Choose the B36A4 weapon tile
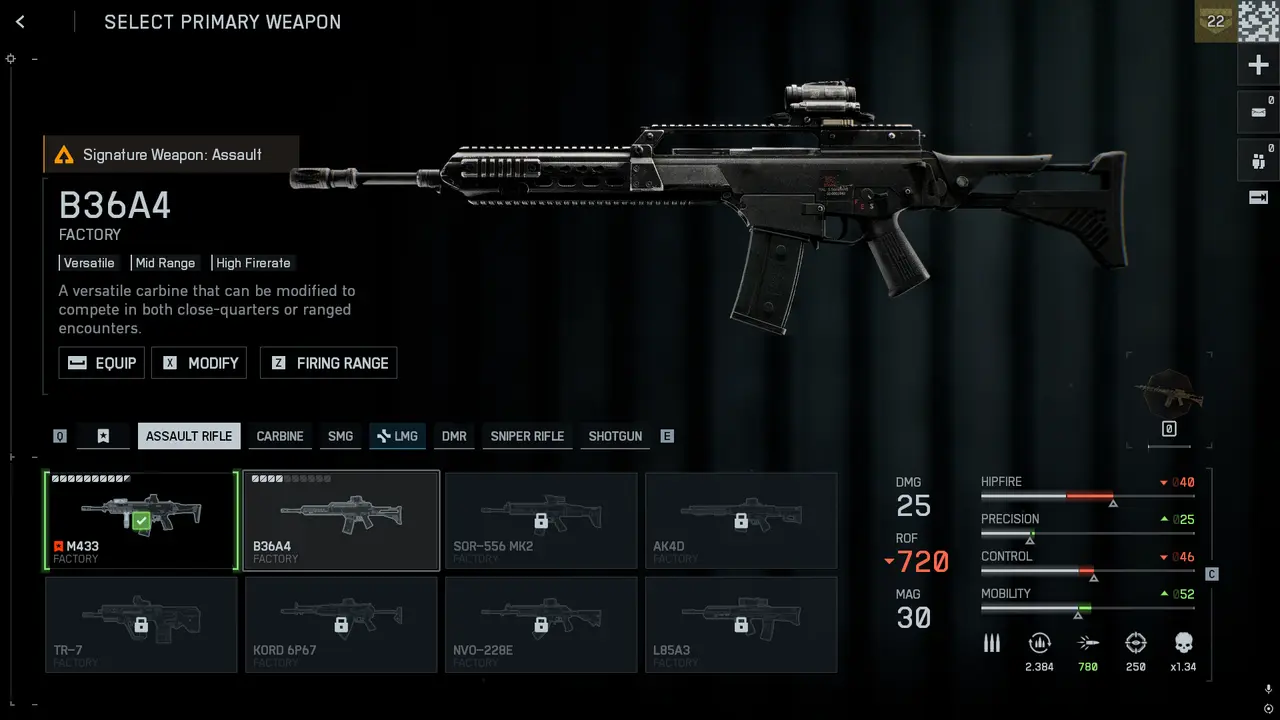Viewport: 1280px width, 720px height. point(341,520)
